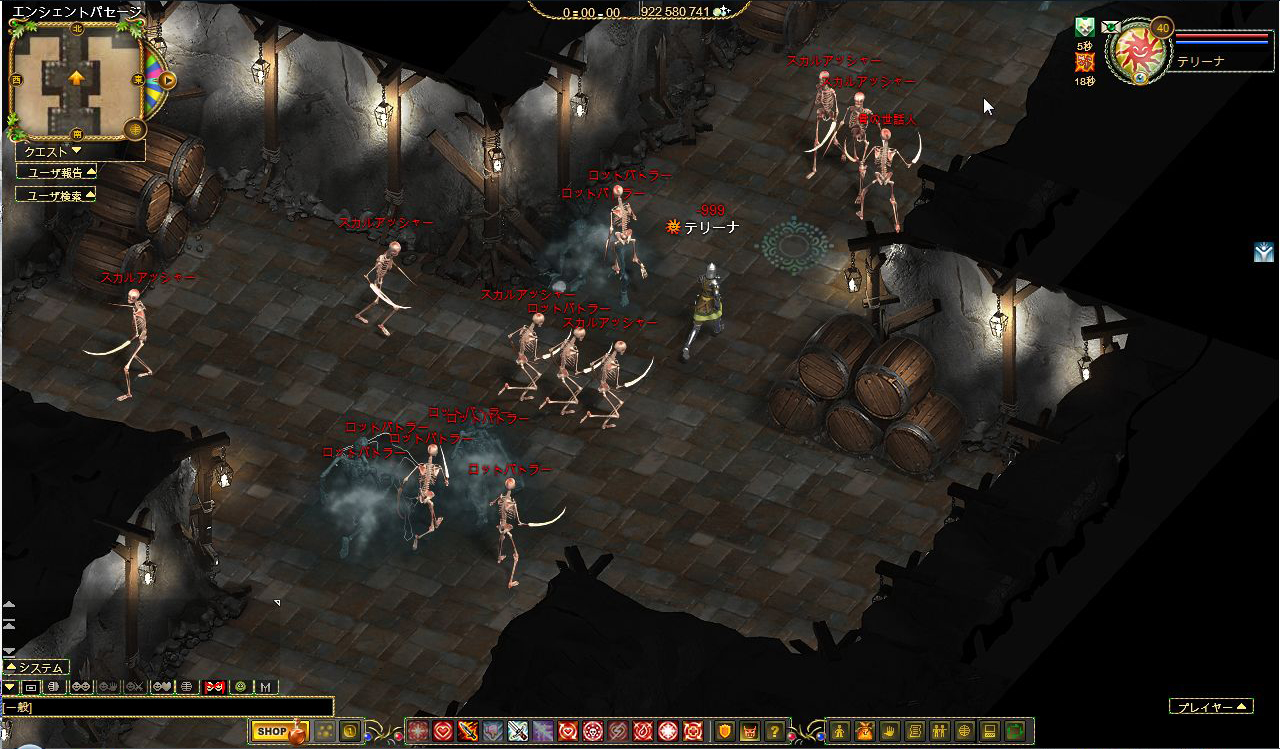
Task: Expand the プレイヤー player panel
Action: pos(1211,707)
